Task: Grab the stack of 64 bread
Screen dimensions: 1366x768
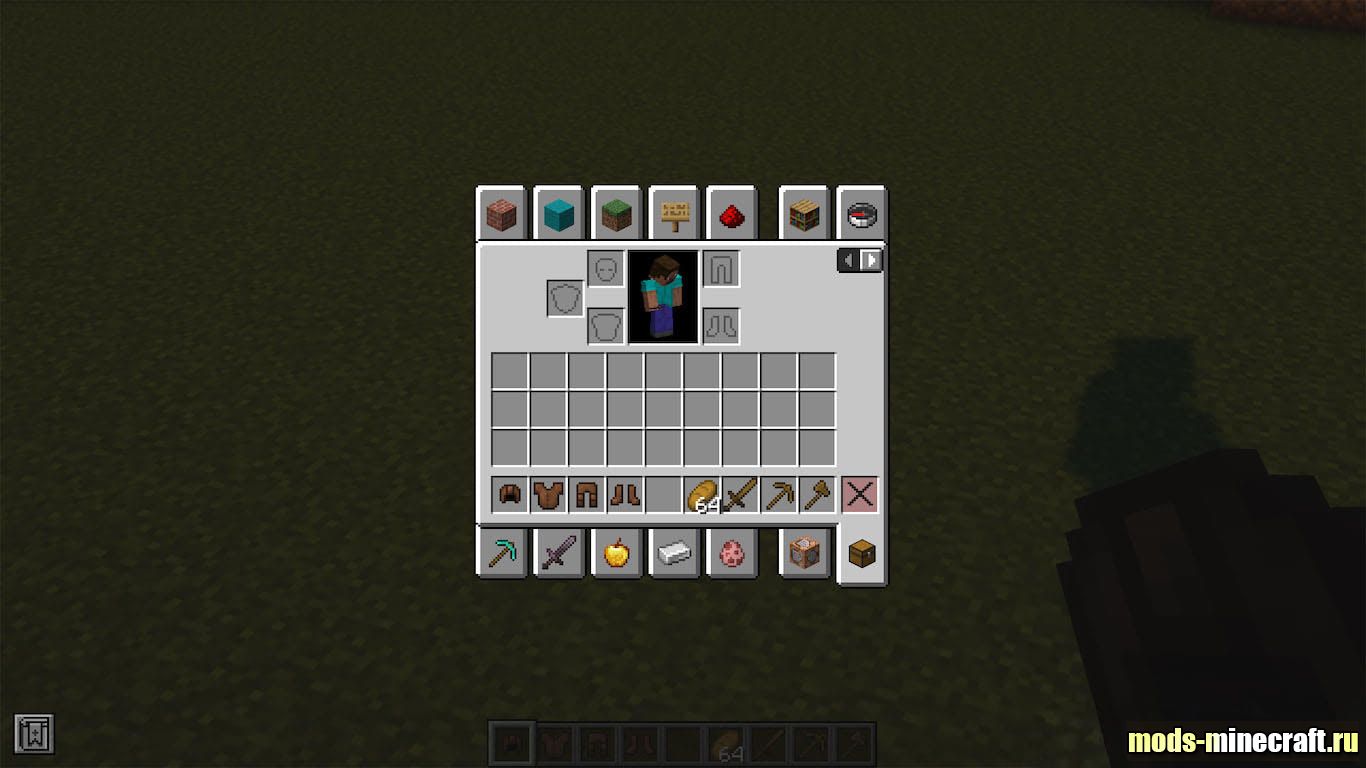Action: click(702, 495)
